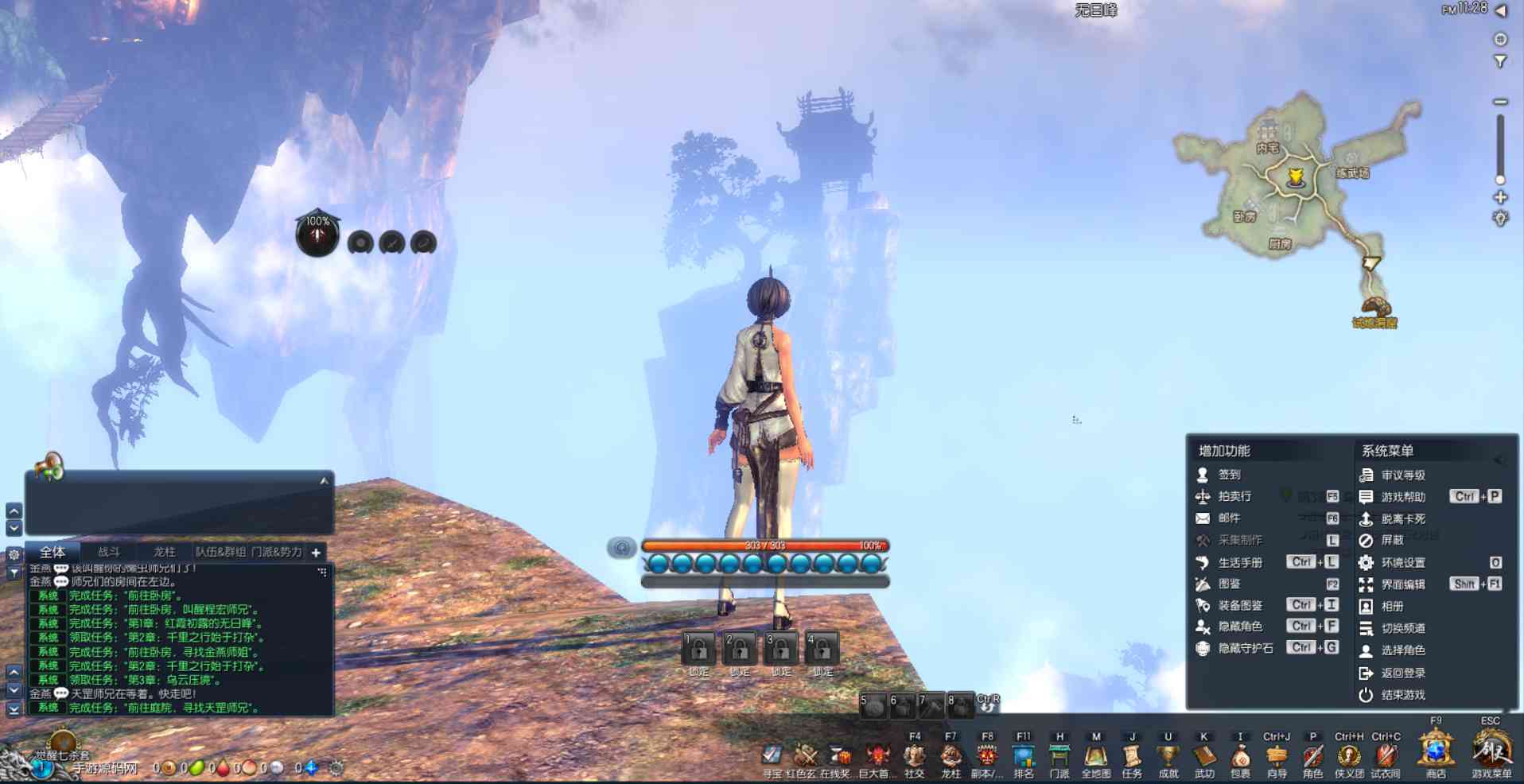
Task: Open the 武功 martial skills book icon
Action: [1204, 756]
